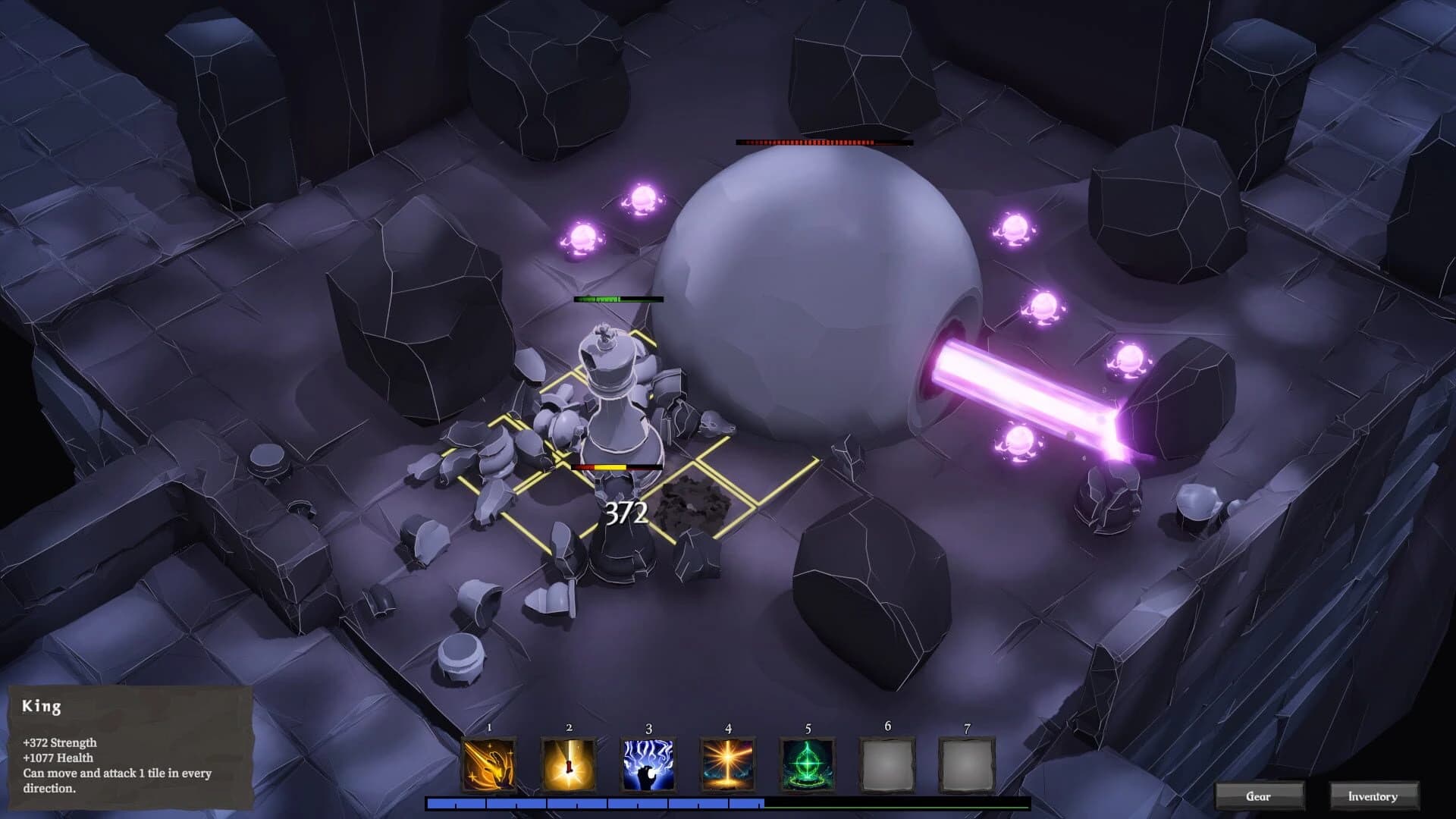Click empty ability slot 7
The image size is (1456, 819).
coord(968,762)
